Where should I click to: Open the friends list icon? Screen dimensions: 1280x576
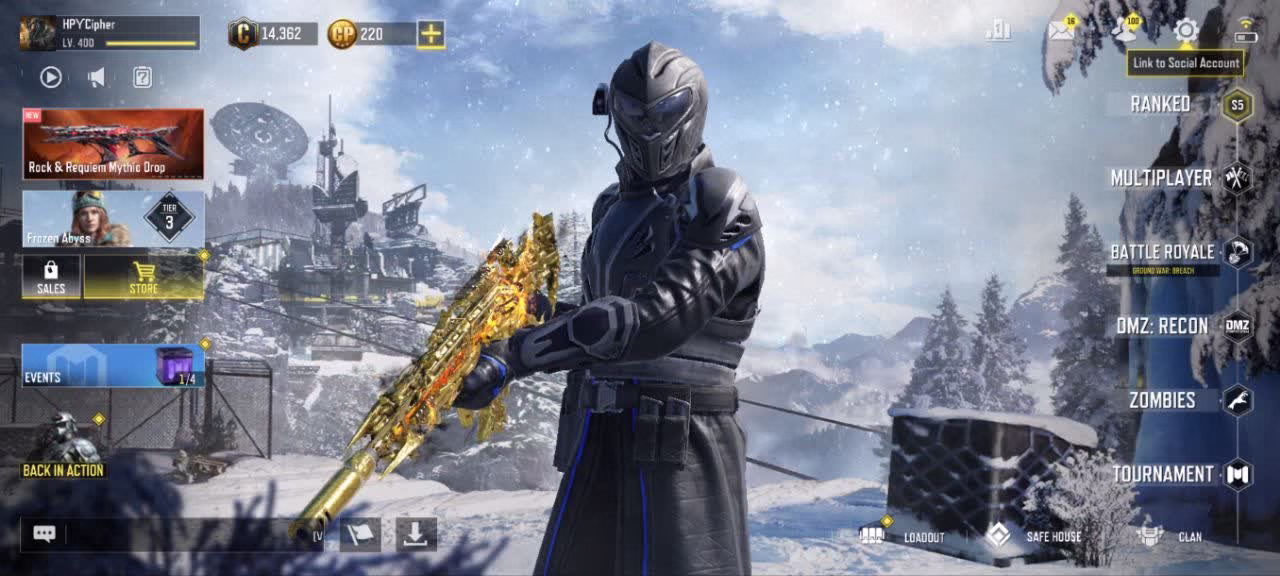tap(1124, 31)
